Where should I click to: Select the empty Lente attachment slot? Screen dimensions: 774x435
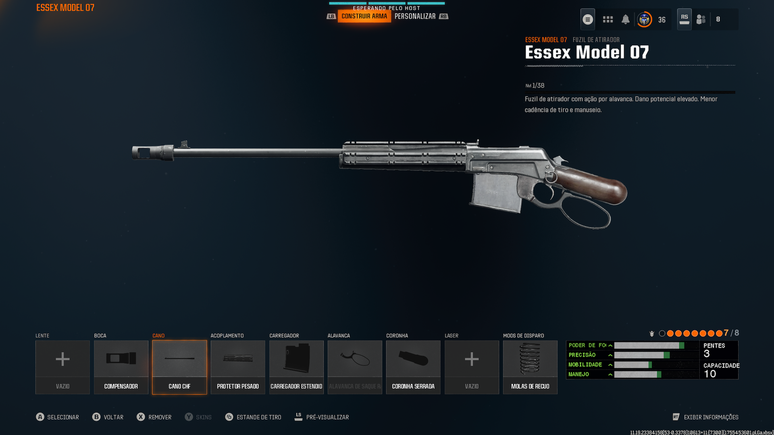(62, 366)
